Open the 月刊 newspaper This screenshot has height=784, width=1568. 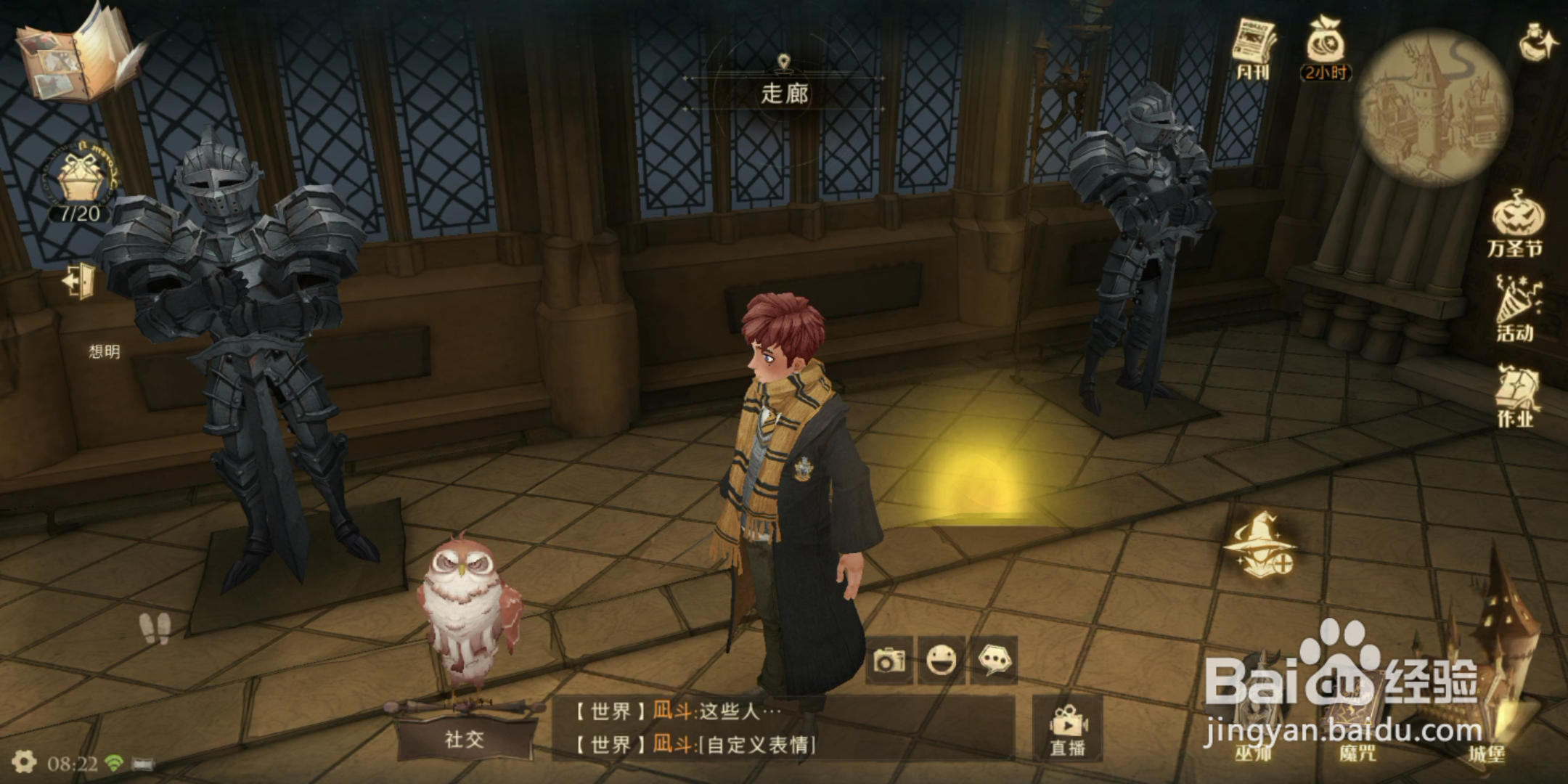click(x=1254, y=48)
